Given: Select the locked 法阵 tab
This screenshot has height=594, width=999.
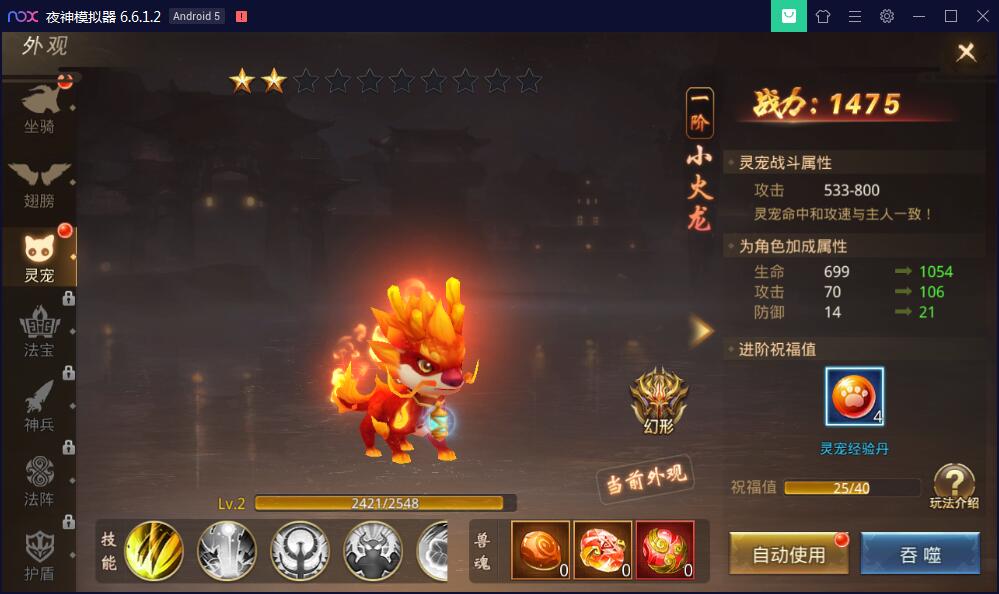Looking at the screenshot, I should tap(40, 481).
